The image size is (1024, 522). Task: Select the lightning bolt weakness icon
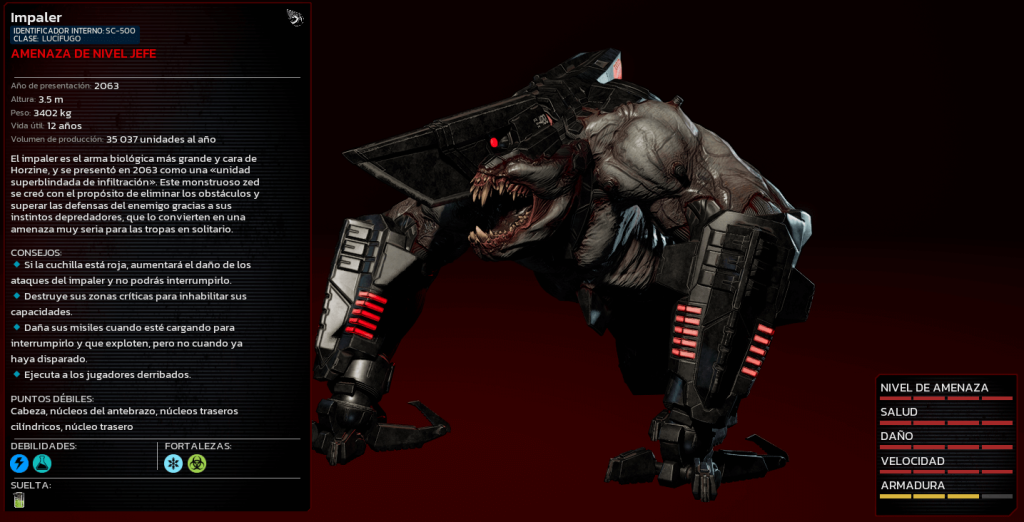pyautogui.click(x=19, y=463)
